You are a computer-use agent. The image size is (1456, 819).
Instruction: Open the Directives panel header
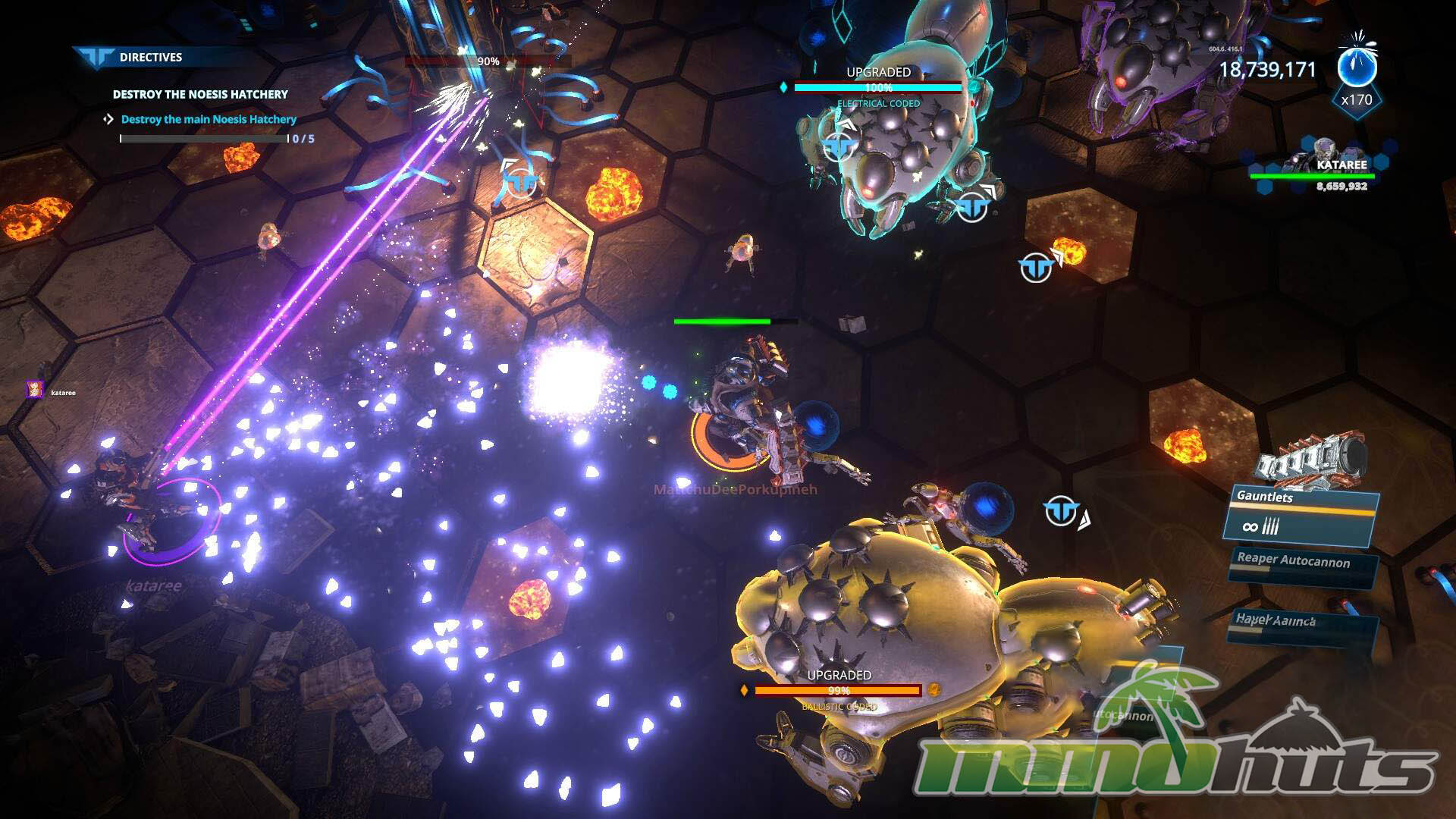pyautogui.click(x=150, y=57)
